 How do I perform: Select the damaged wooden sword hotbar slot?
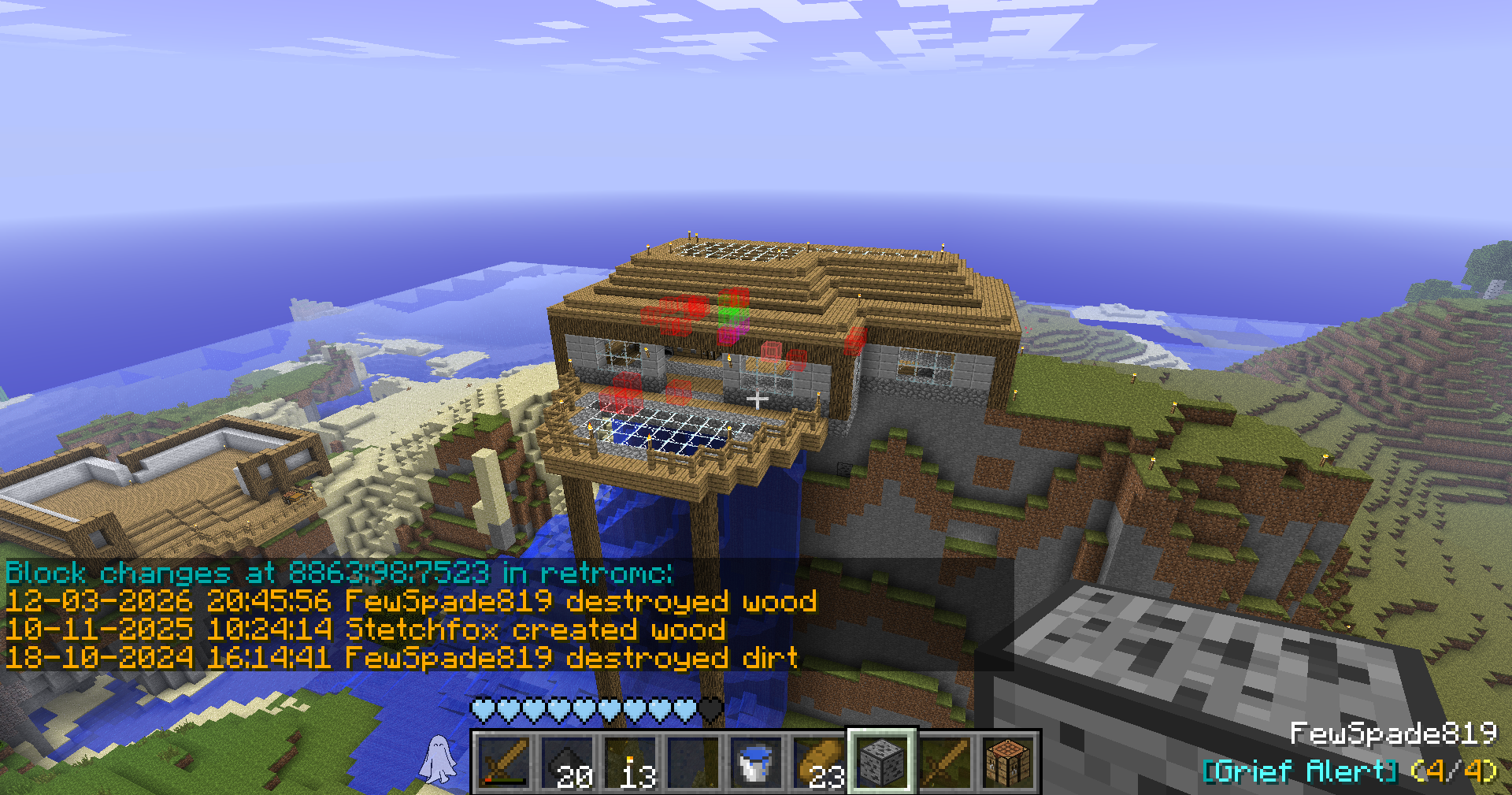click(504, 762)
